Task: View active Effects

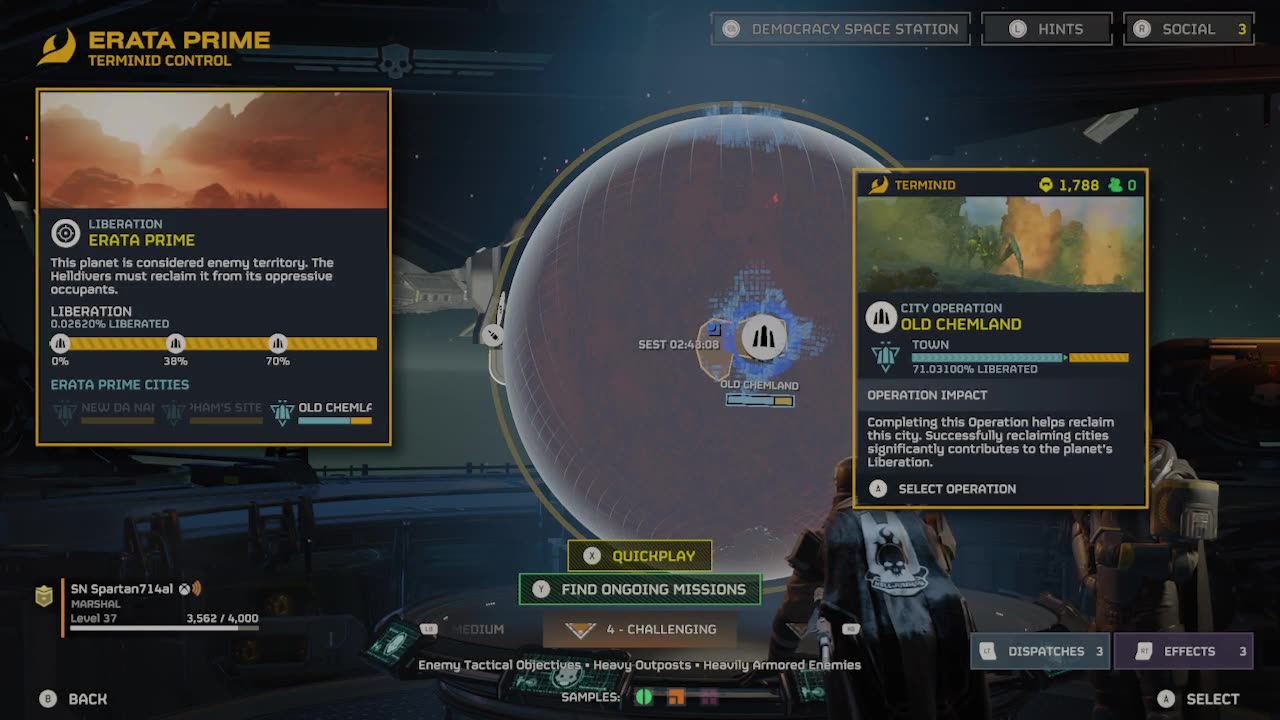Action: [1187, 651]
